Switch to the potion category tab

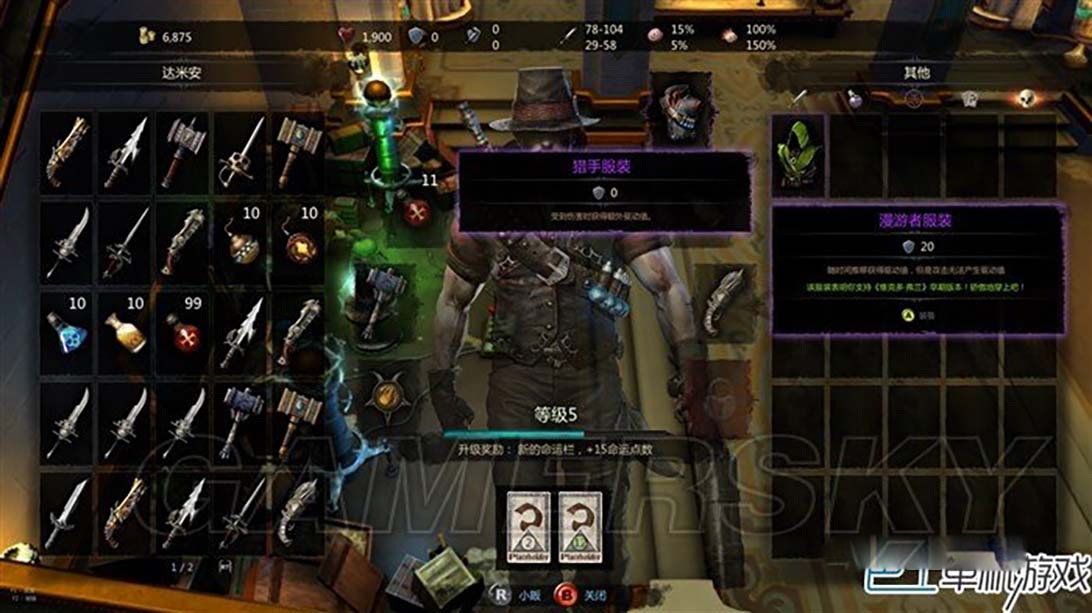(x=856, y=98)
